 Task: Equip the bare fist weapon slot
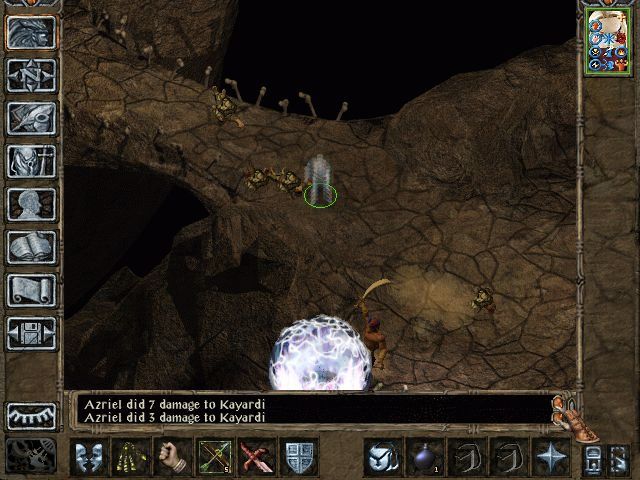coord(173,457)
